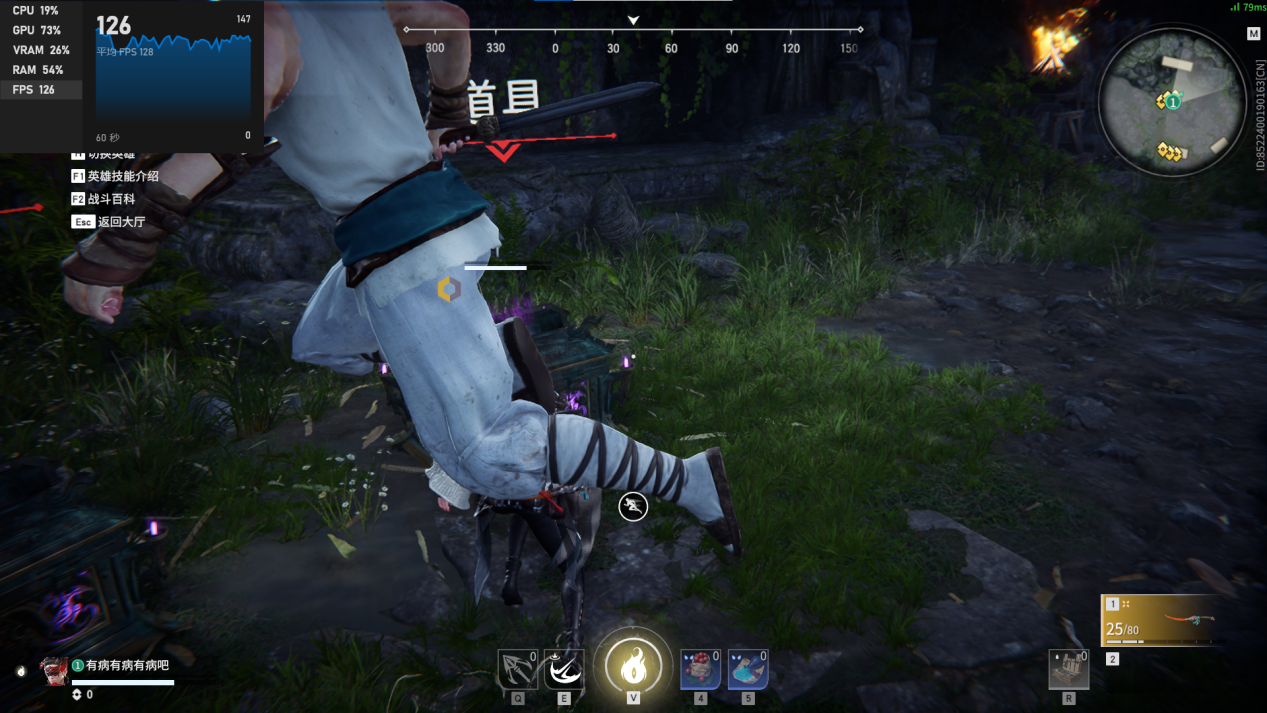The width and height of the screenshot is (1267, 713).
Task: Use the crescent slash ability icon
Action: click(564, 670)
